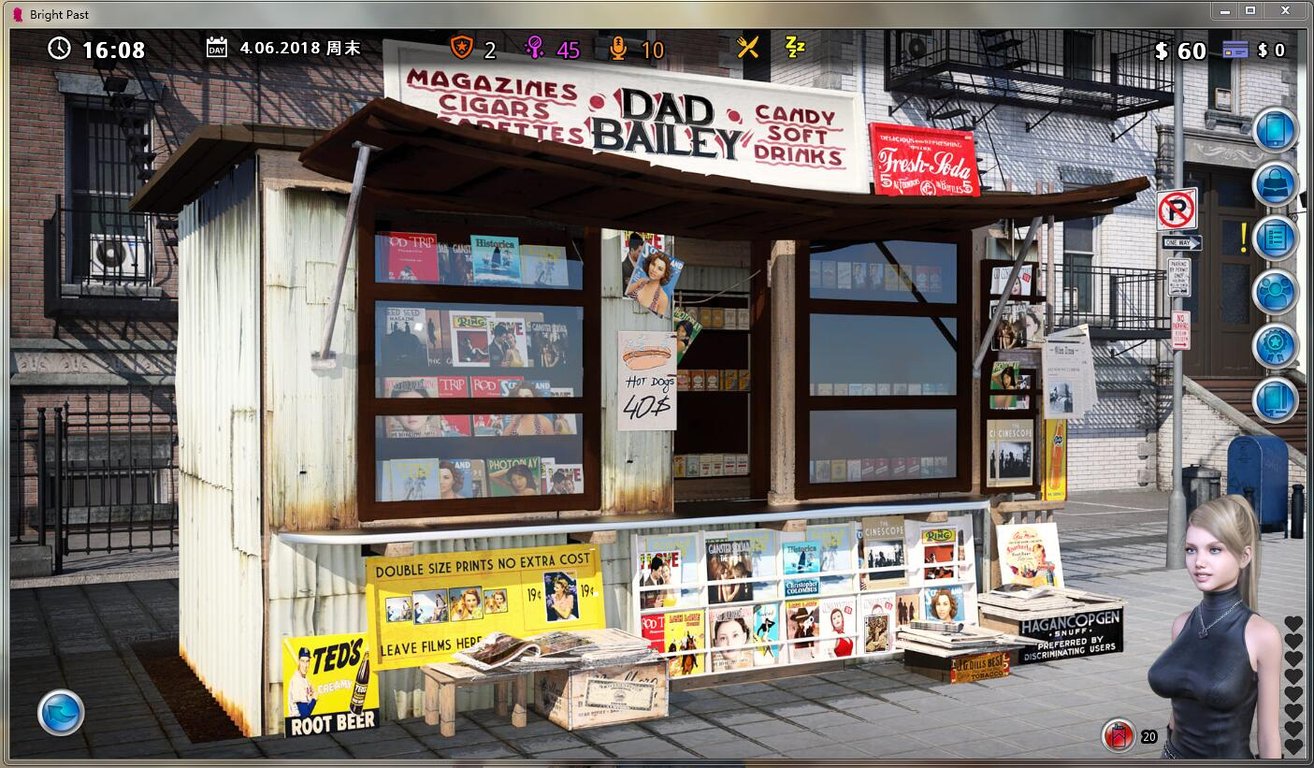Open the relationships people icon
Screen dimensions: 1314x768
(x=1275, y=292)
